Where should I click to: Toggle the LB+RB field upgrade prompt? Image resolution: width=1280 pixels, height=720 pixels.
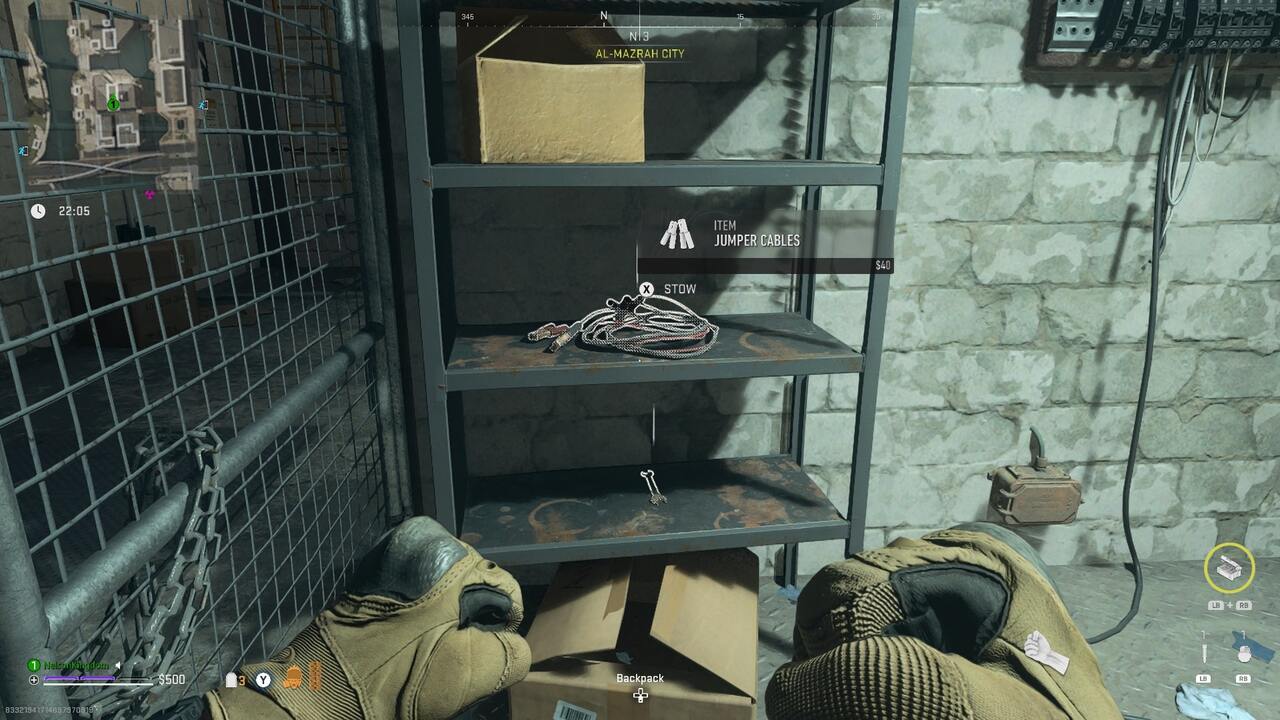[x=1230, y=604]
